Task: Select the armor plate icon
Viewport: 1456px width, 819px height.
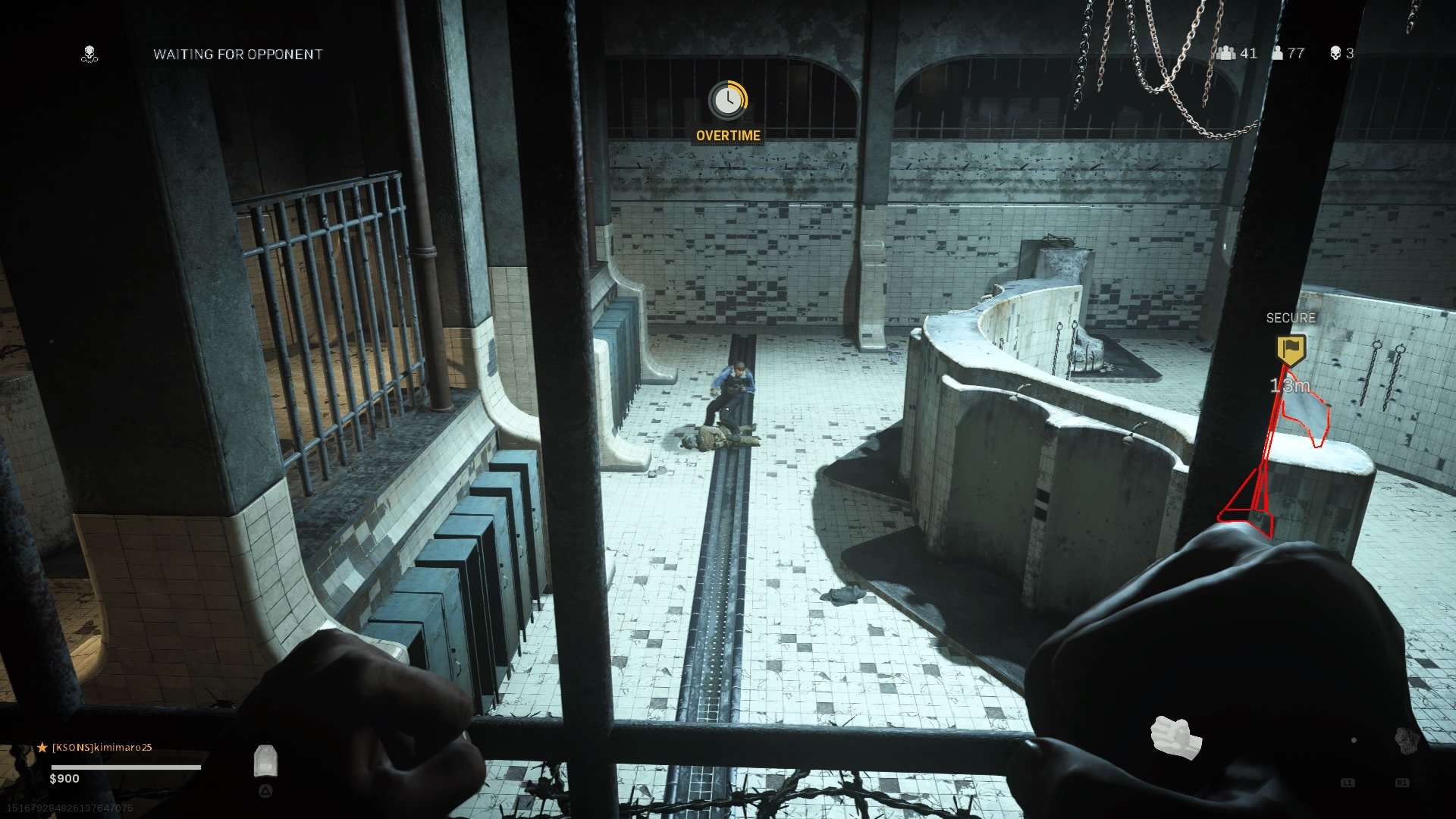Action: click(265, 761)
